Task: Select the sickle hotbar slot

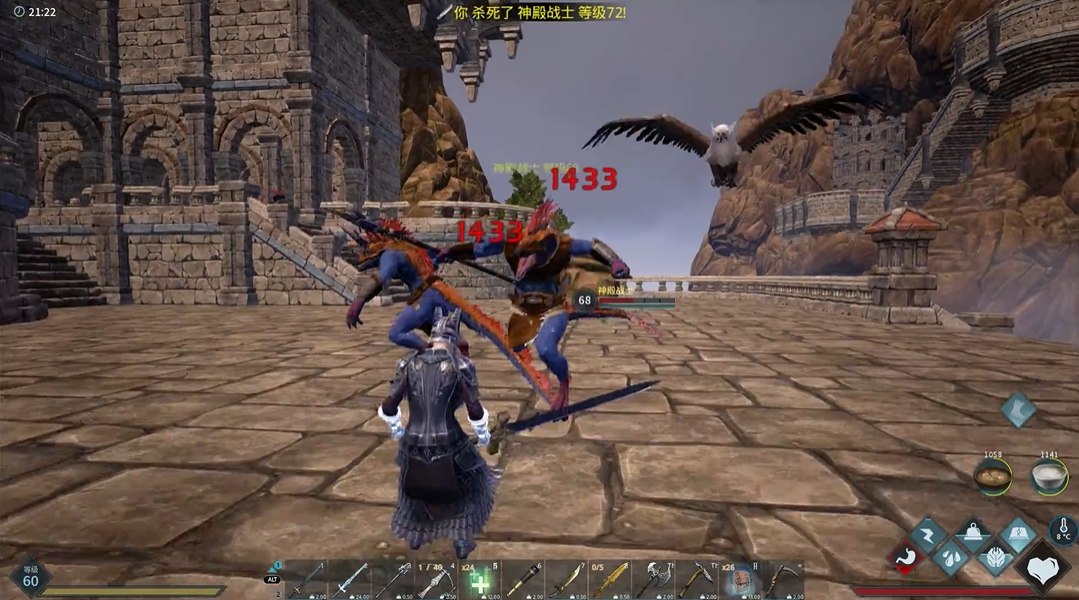Action: coord(785,580)
